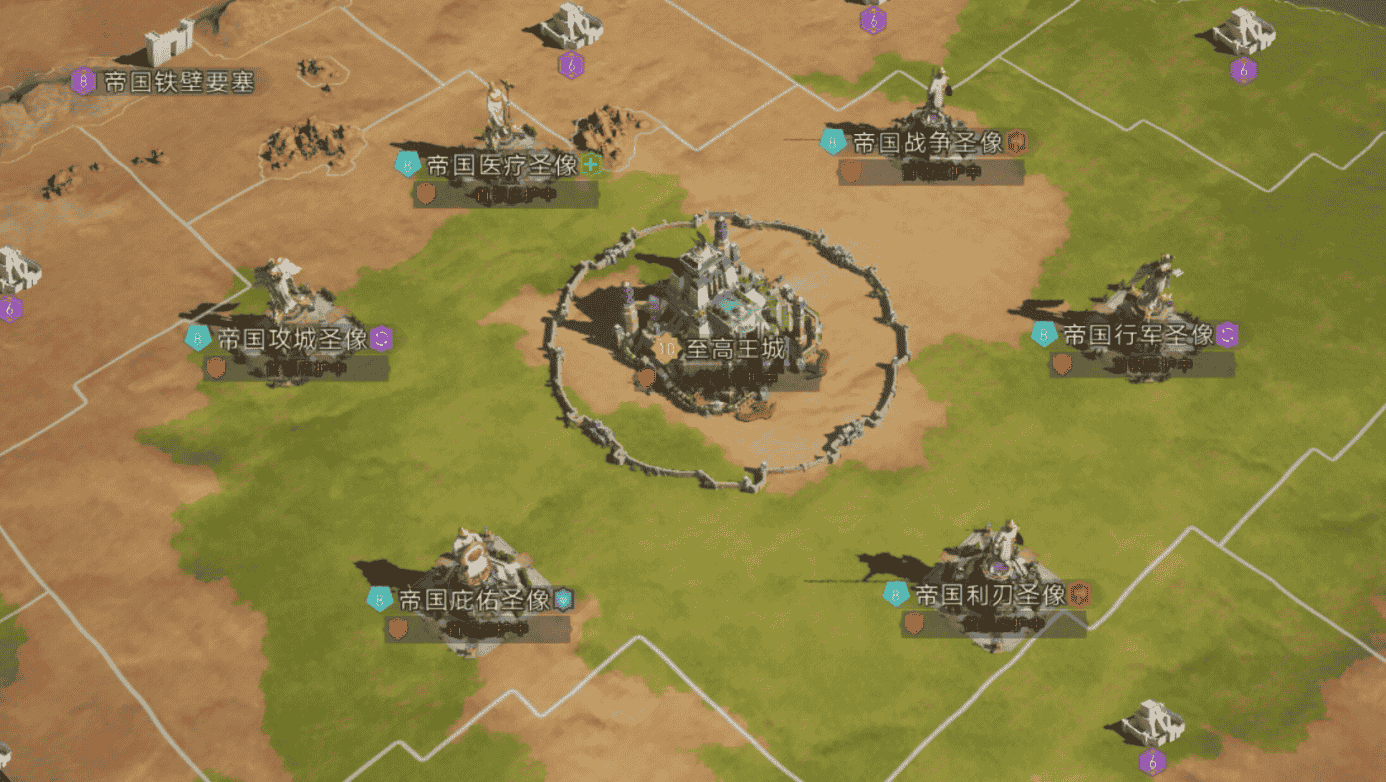Choose the 帝国攻城圣像 marker

(292, 340)
